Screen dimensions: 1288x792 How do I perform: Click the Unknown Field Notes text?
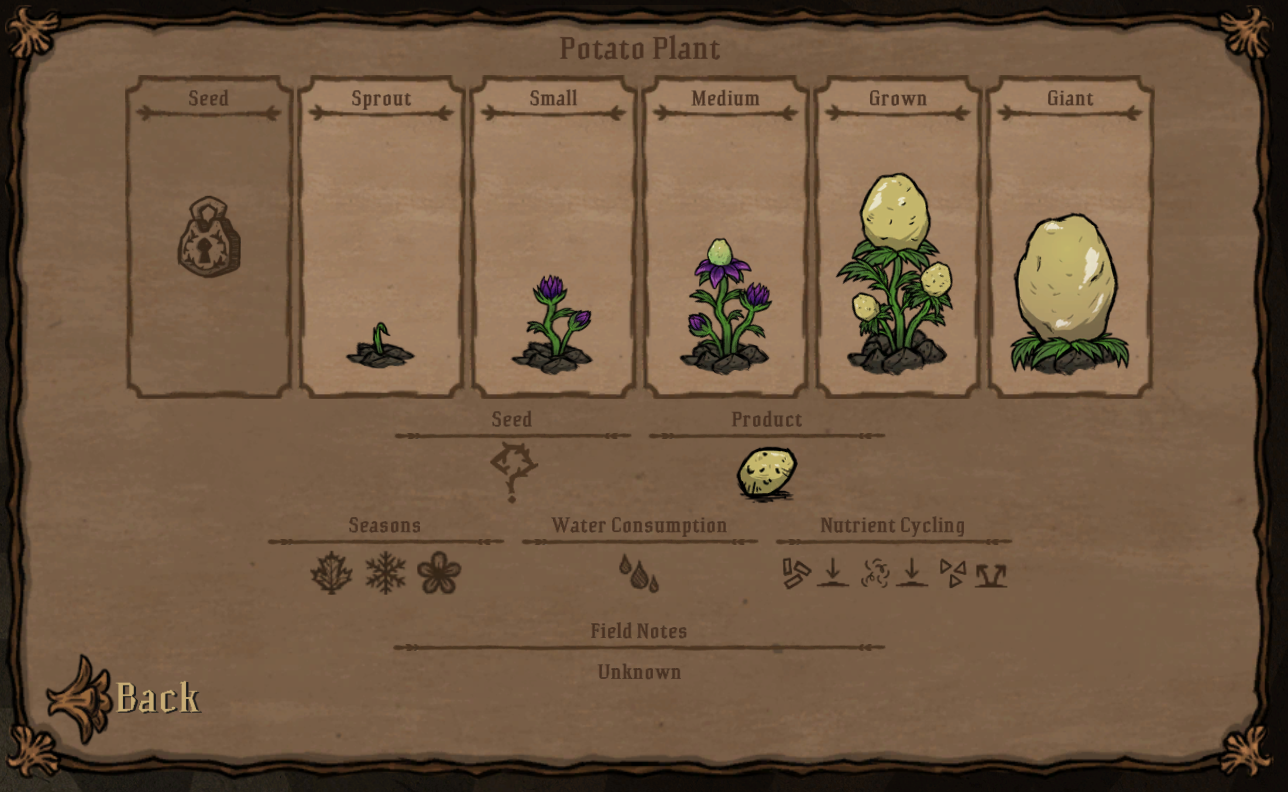tap(639, 672)
